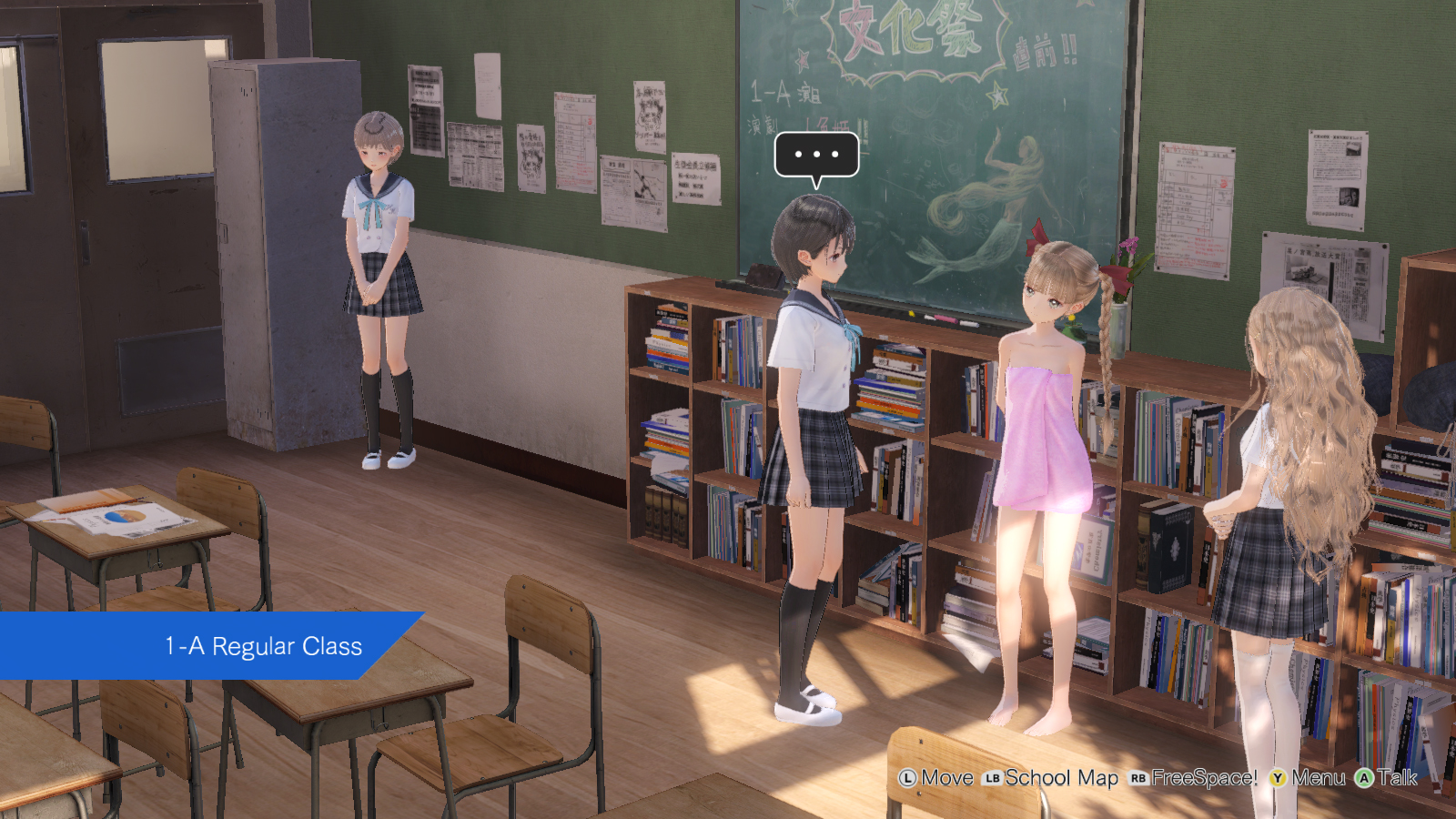1456x819 pixels.
Task: Click the ellipsis speech bubble above the girl
Action: [x=816, y=155]
